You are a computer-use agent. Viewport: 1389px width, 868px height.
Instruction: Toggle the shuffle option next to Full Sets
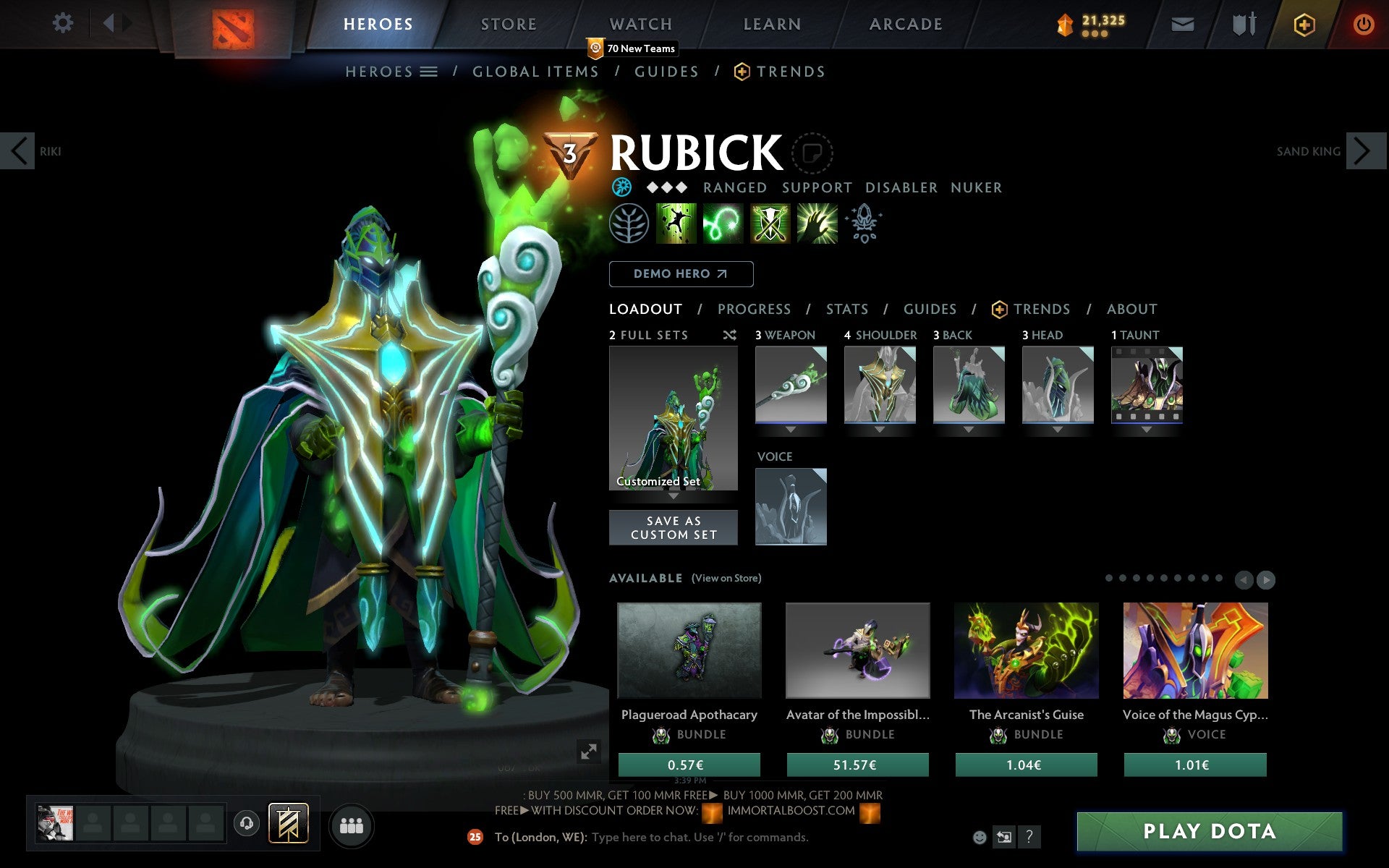pyautogui.click(x=729, y=335)
